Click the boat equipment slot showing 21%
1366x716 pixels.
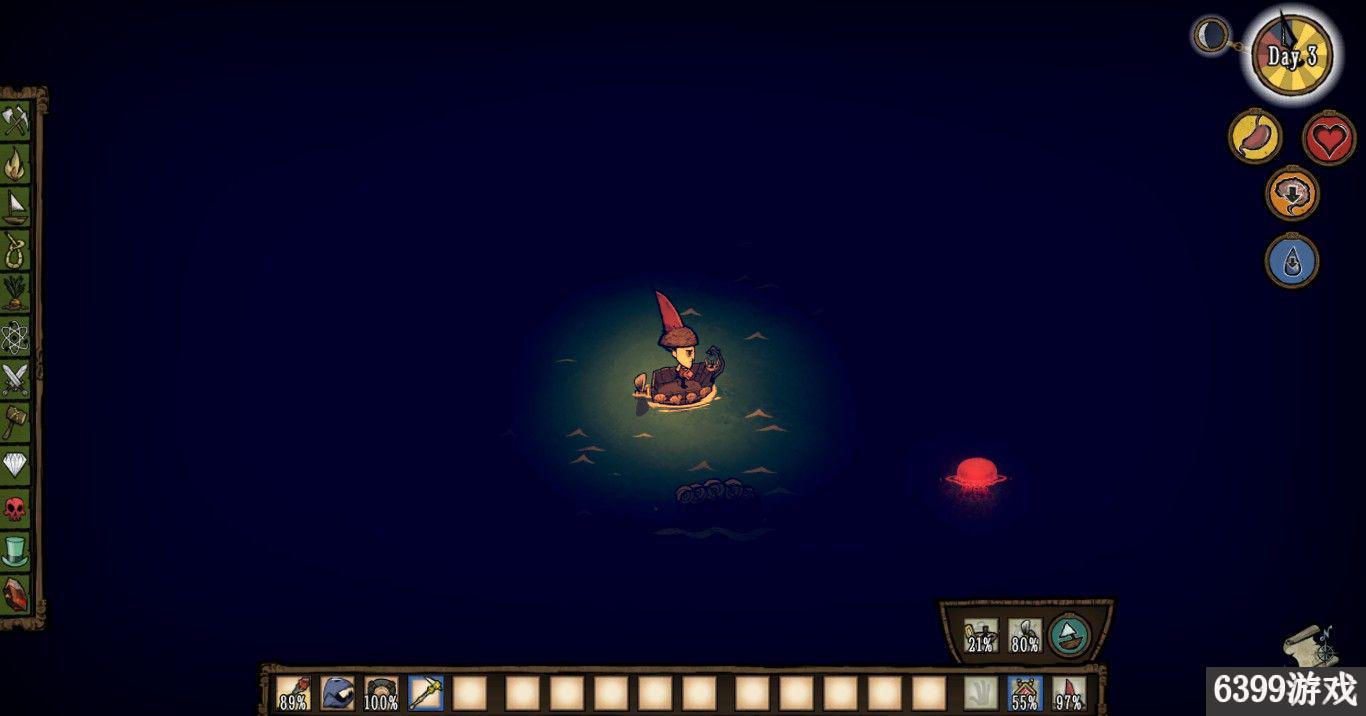click(x=981, y=635)
